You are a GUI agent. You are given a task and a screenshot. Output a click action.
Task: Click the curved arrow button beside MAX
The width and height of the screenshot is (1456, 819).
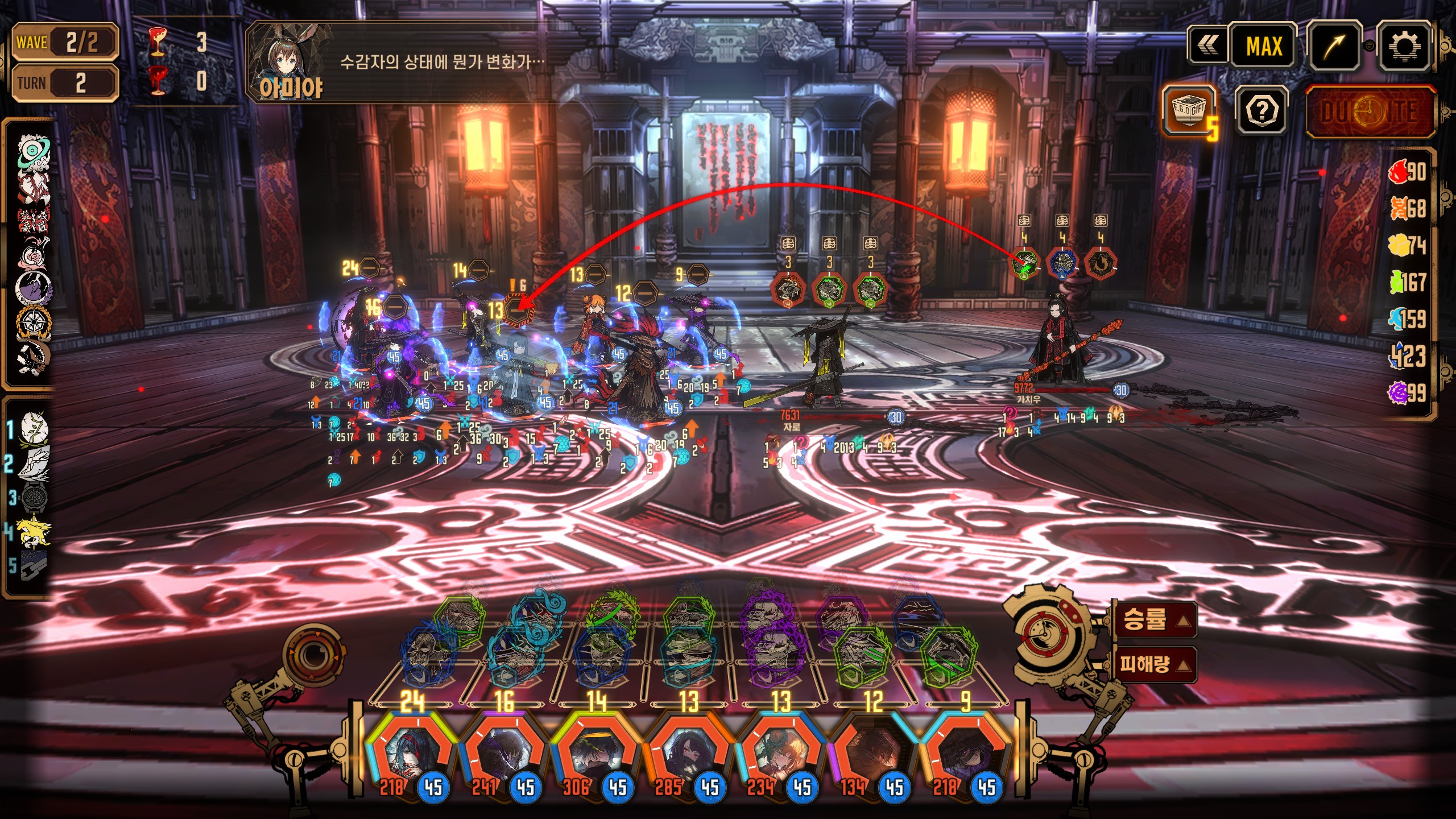pos(1334,47)
